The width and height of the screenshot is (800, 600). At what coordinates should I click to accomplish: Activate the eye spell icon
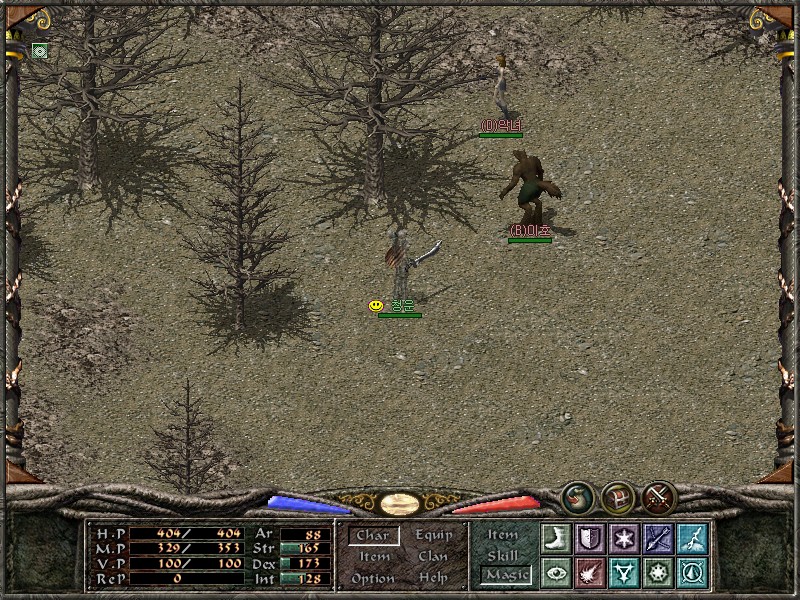(x=556, y=572)
